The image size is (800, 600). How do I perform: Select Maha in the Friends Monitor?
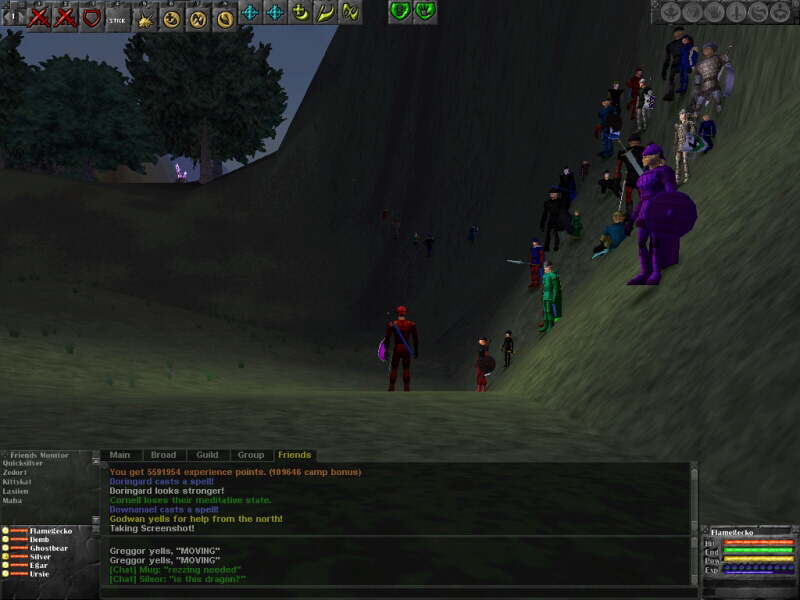[x=13, y=500]
